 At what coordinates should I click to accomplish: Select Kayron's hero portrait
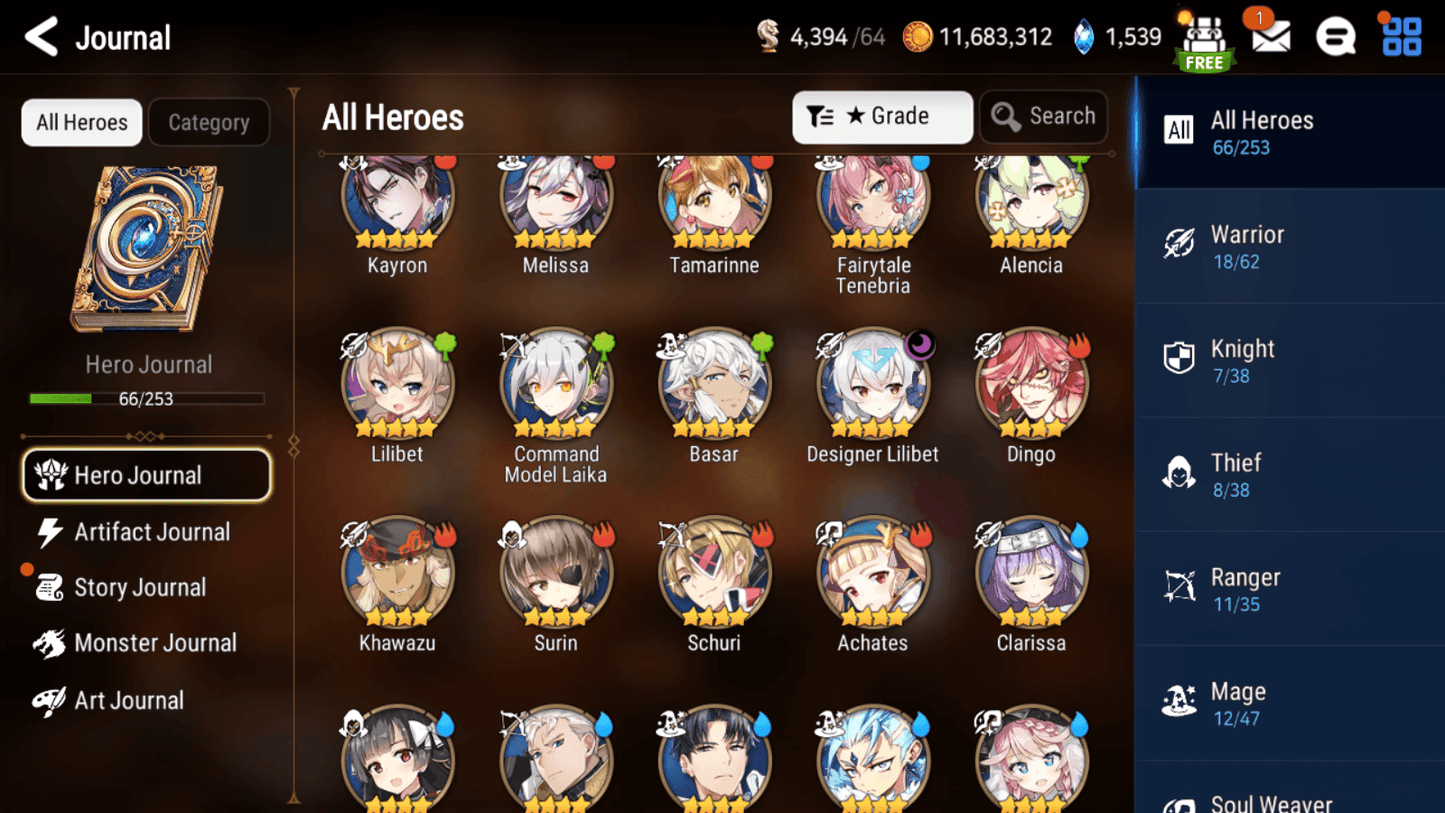[x=397, y=198]
